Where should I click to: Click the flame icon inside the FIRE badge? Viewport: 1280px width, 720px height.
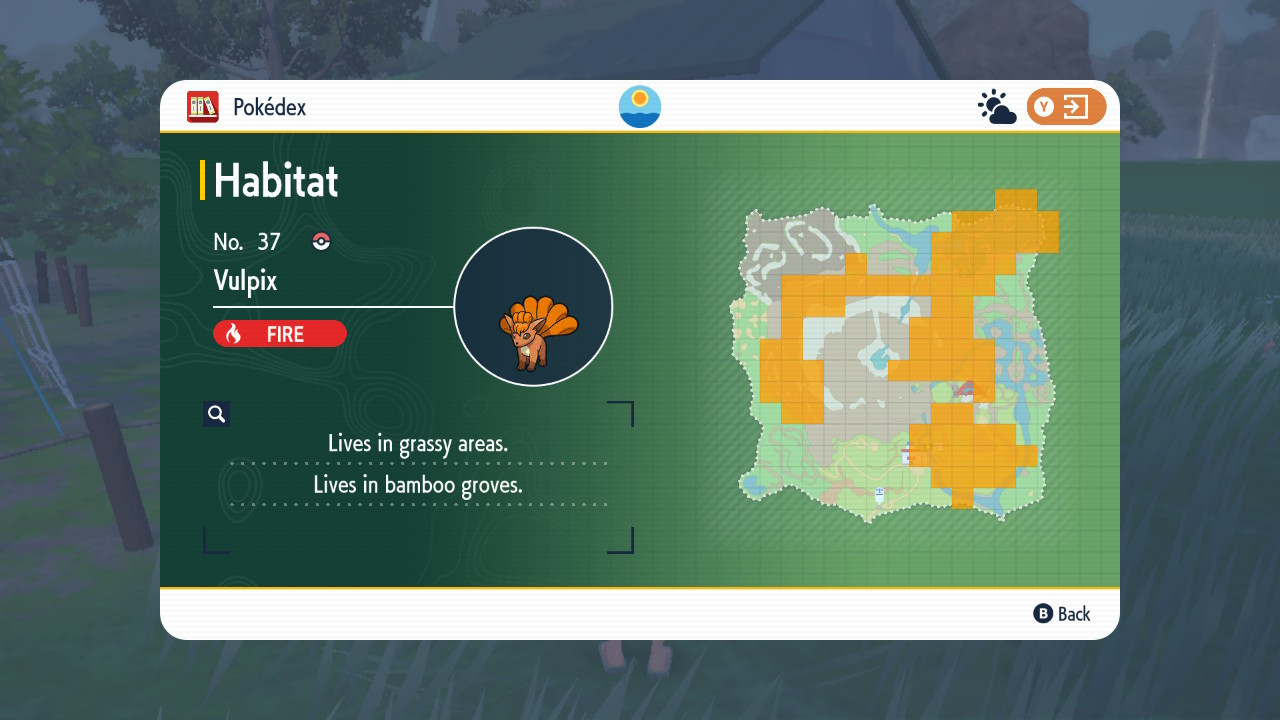[234, 333]
